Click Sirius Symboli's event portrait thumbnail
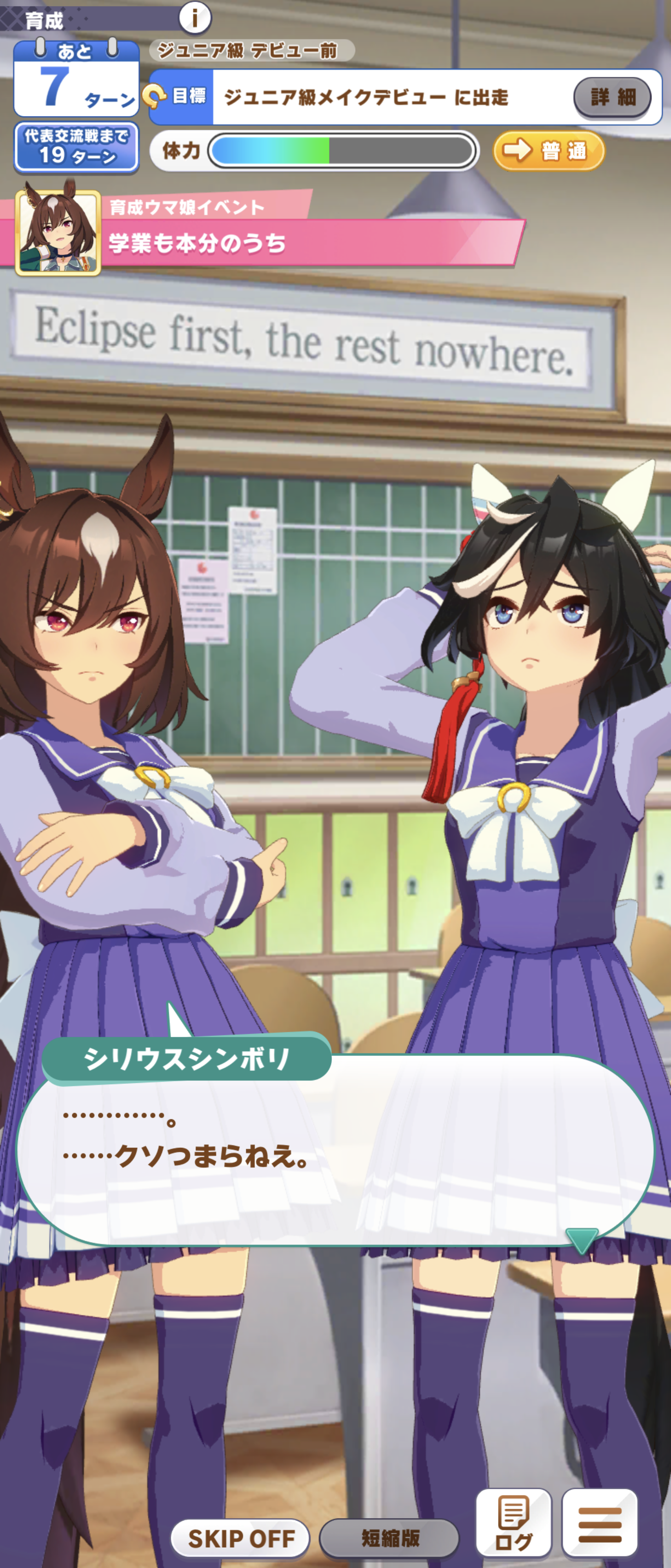 click(x=58, y=232)
